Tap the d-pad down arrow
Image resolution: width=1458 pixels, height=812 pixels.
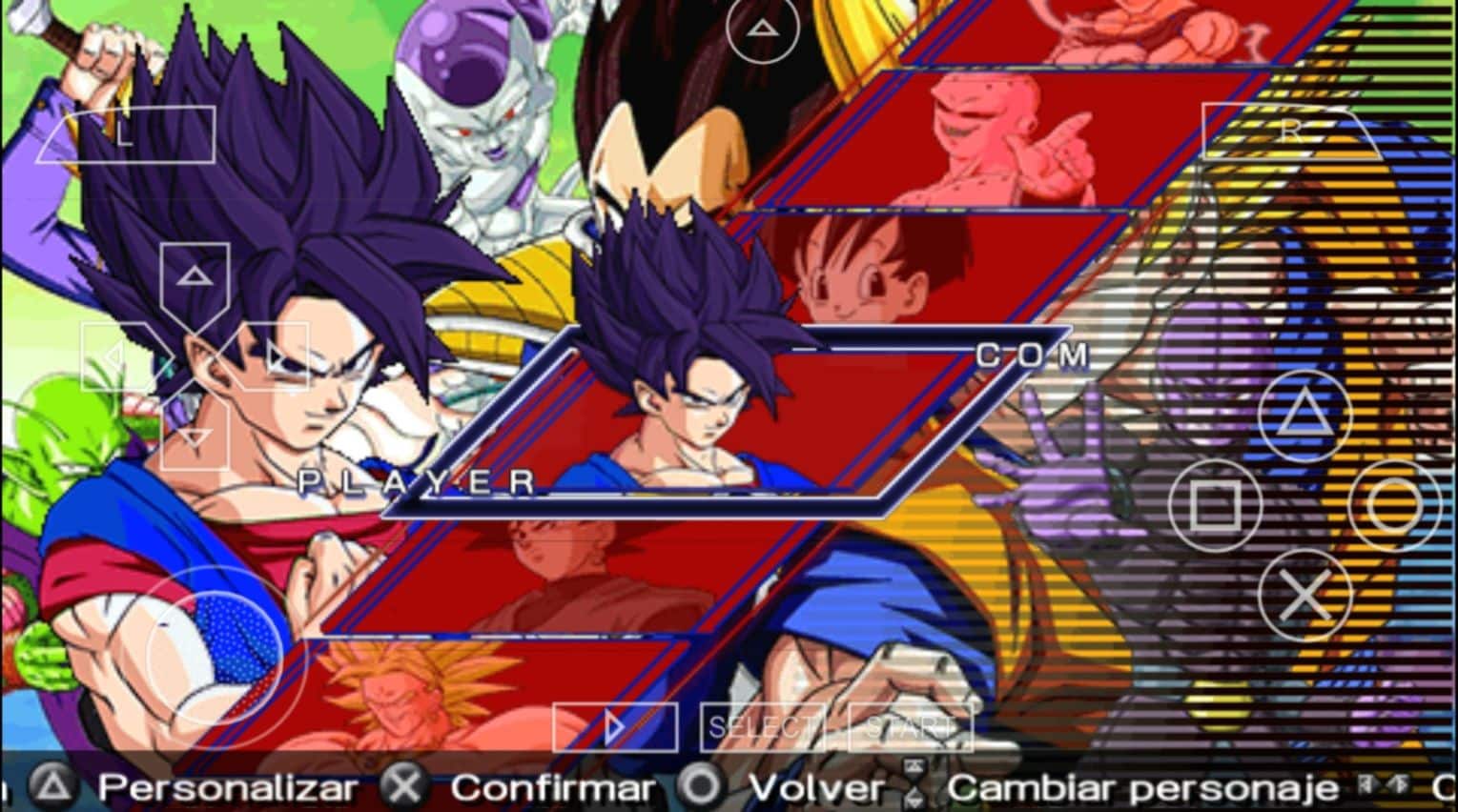[195, 436]
